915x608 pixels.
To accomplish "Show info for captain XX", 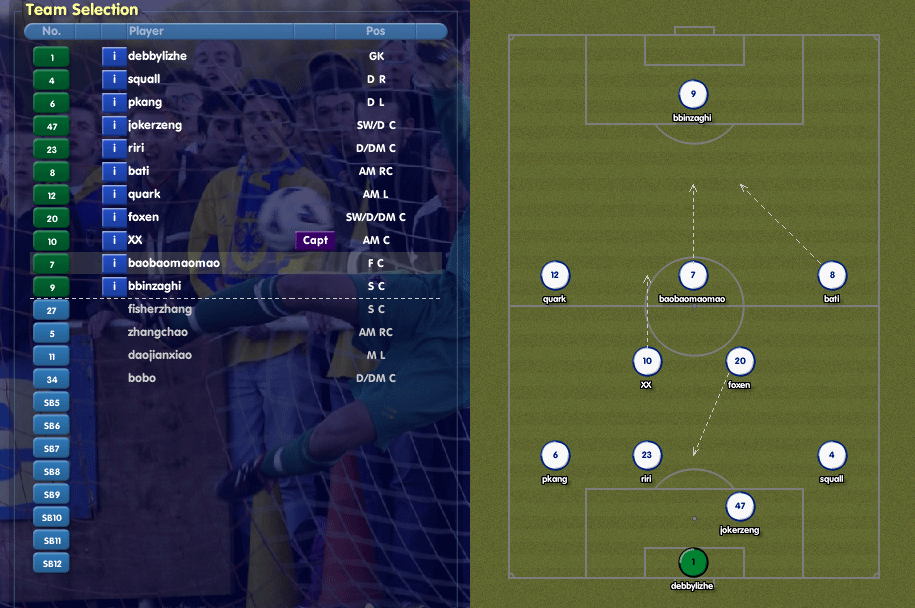I will click(114, 241).
